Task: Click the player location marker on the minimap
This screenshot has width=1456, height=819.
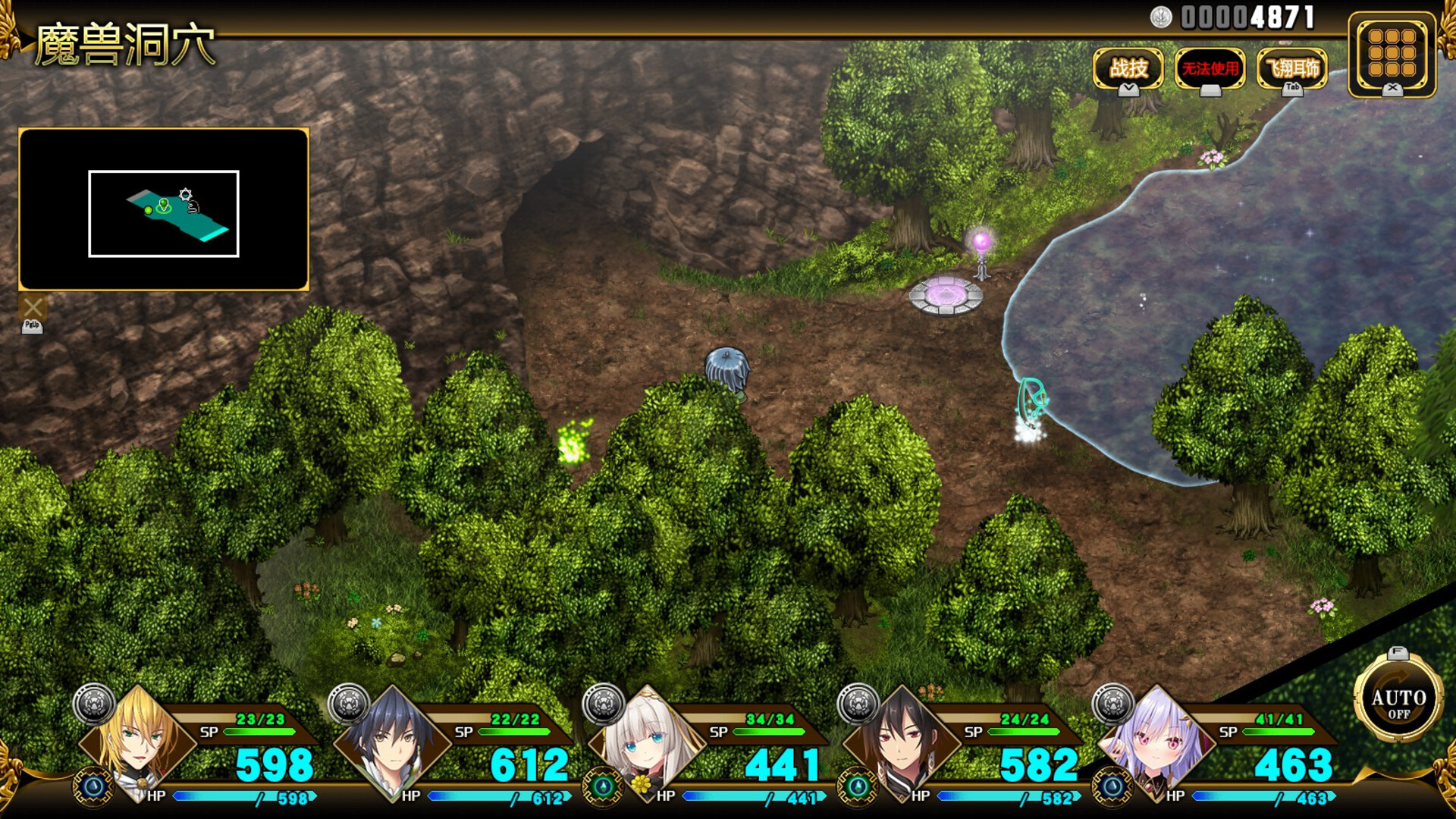Action: point(163,205)
